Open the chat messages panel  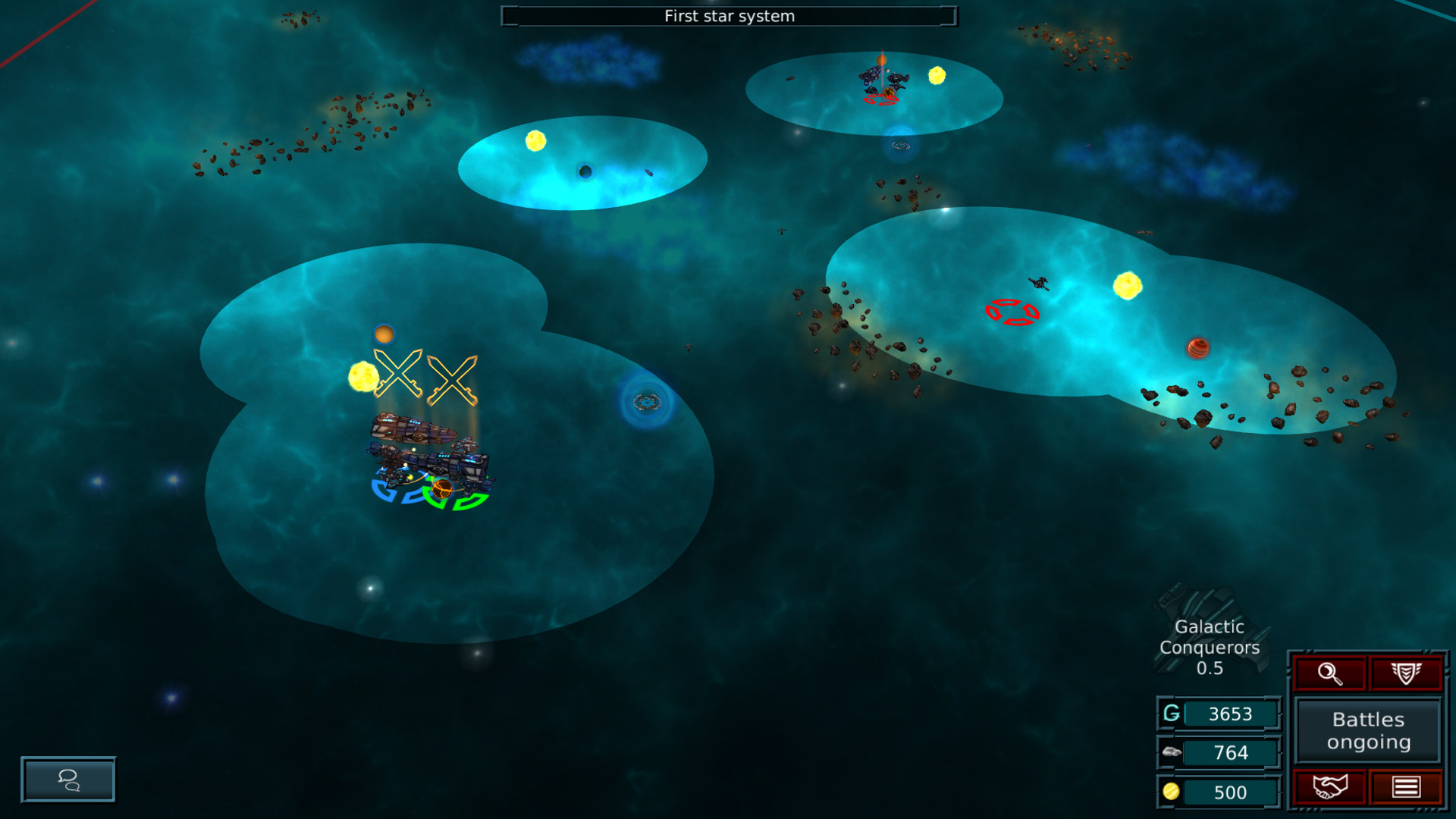(x=68, y=780)
